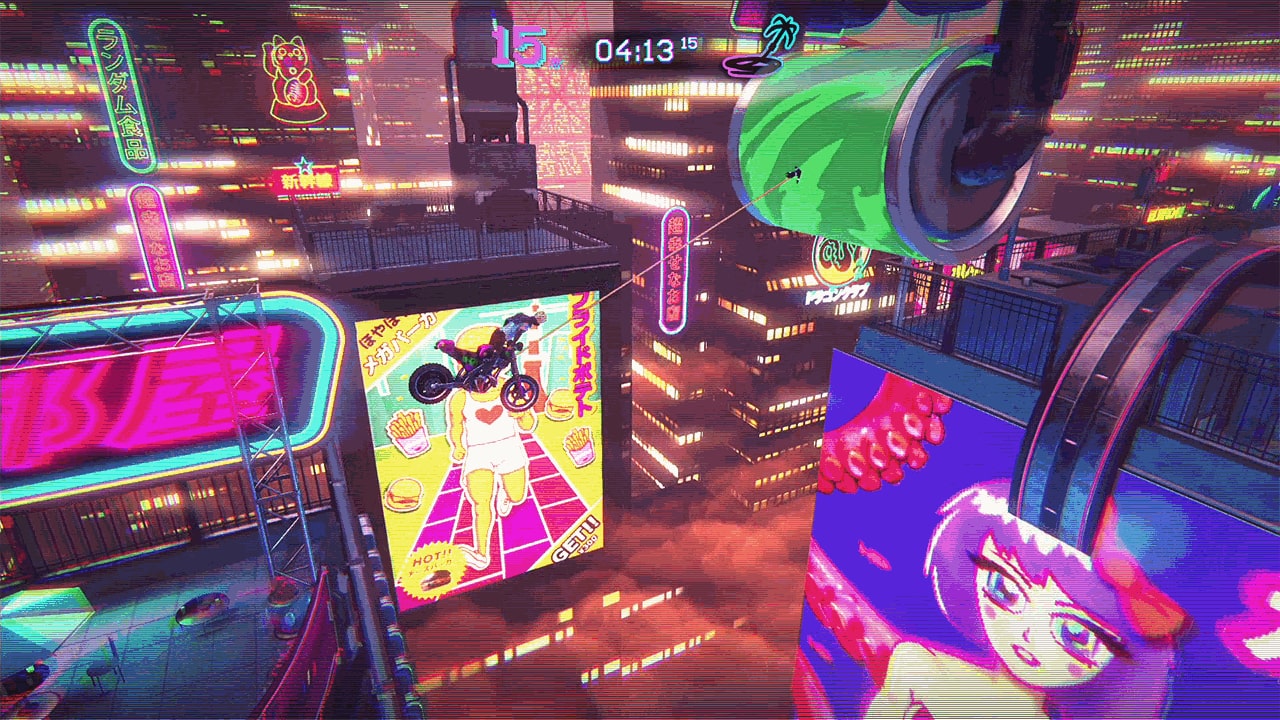Click the timer showing 04:13

pyautogui.click(x=637, y=46)
